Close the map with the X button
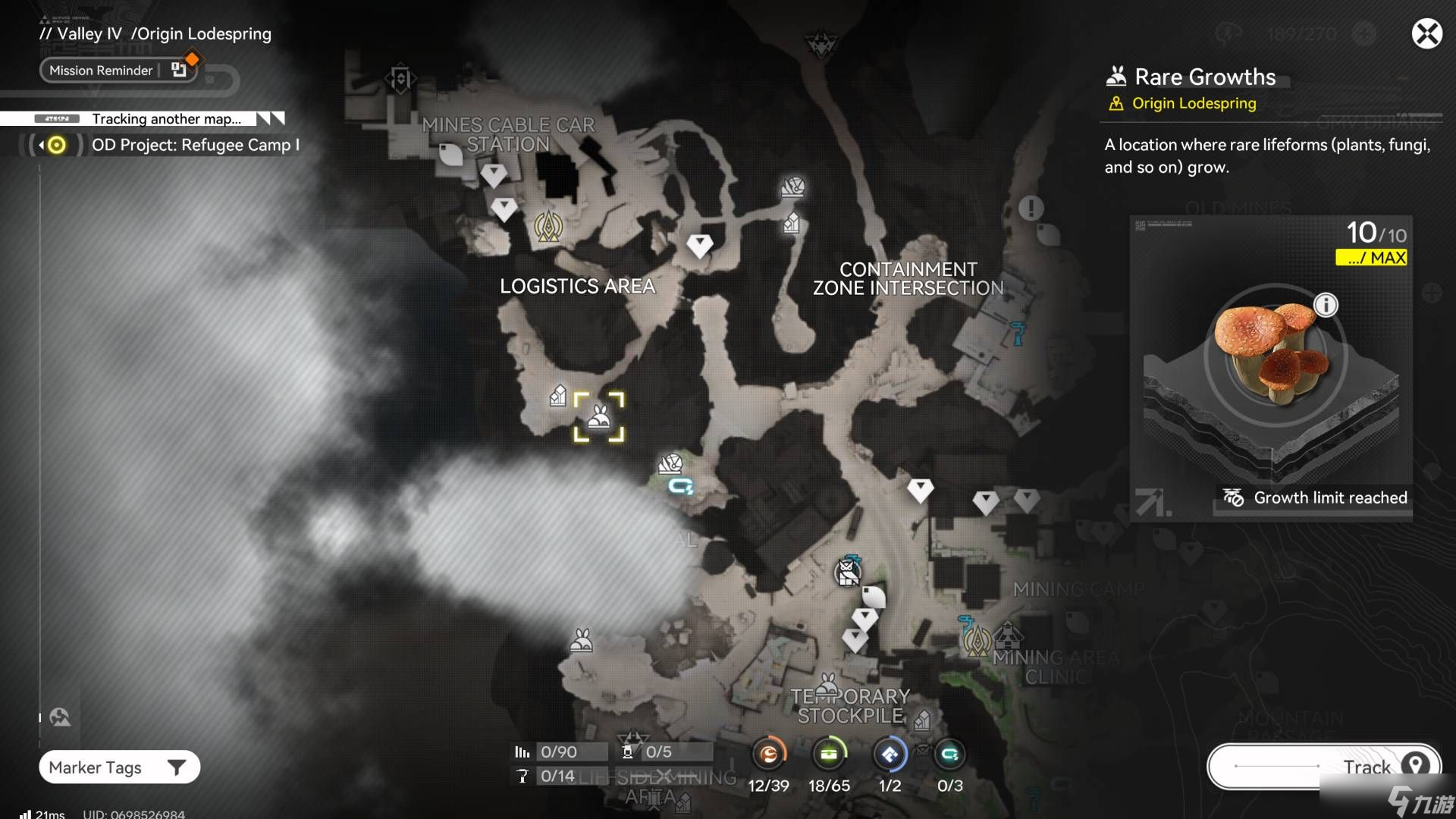1456x819 pixels. click(x=1426, y=34)
